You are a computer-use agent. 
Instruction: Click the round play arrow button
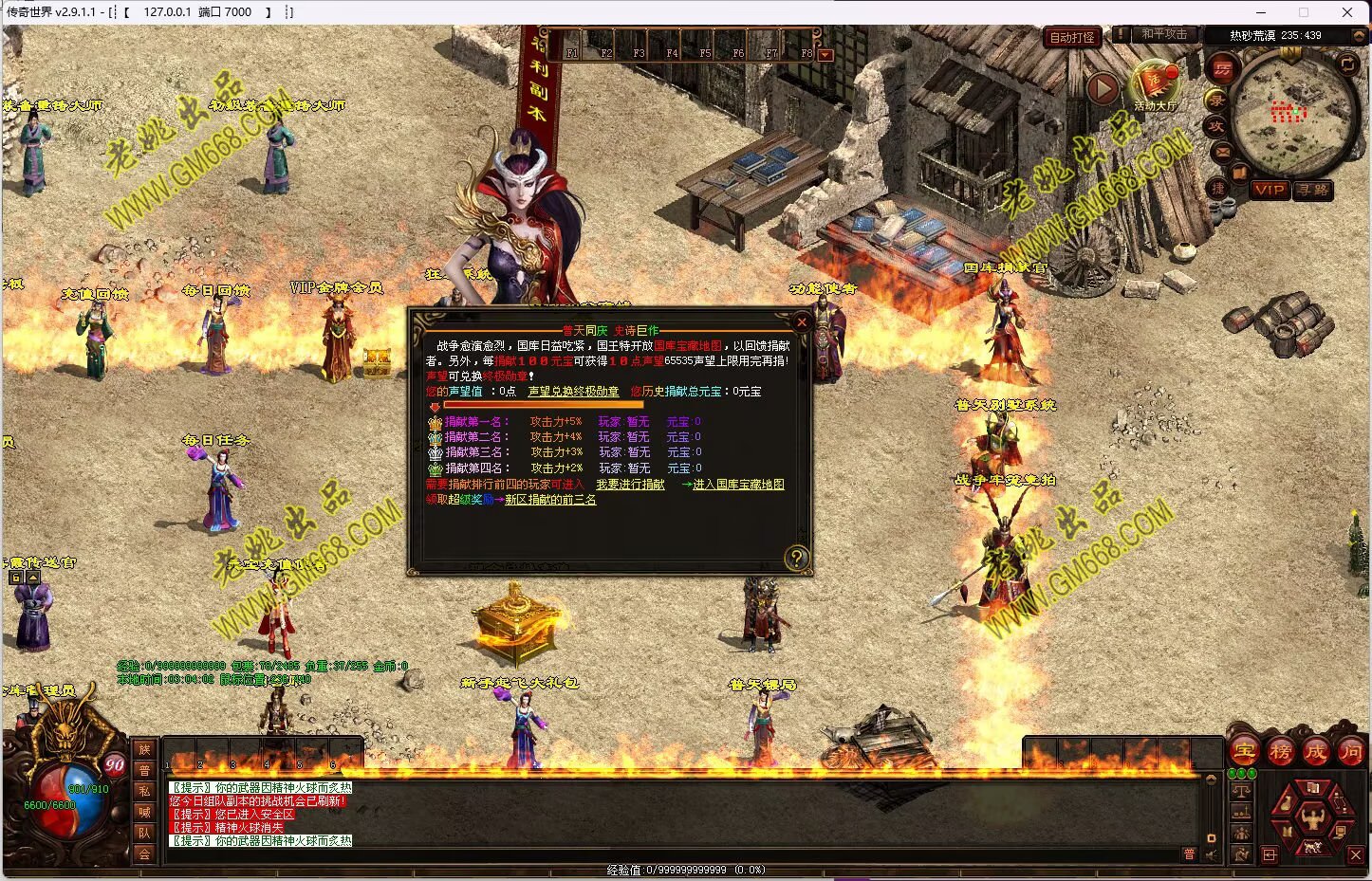tap(1103, 88)
